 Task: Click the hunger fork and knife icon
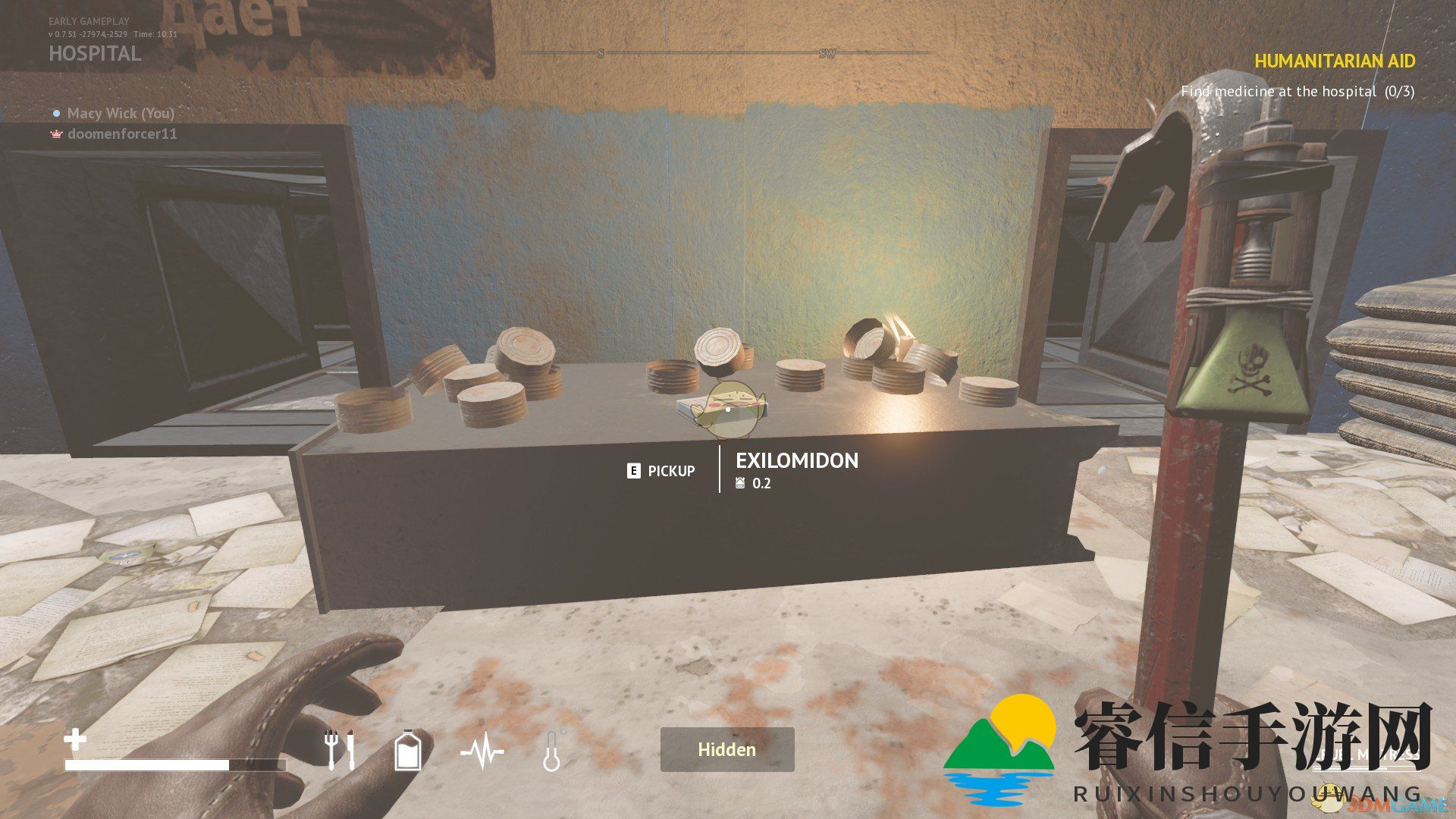point(339,749)
